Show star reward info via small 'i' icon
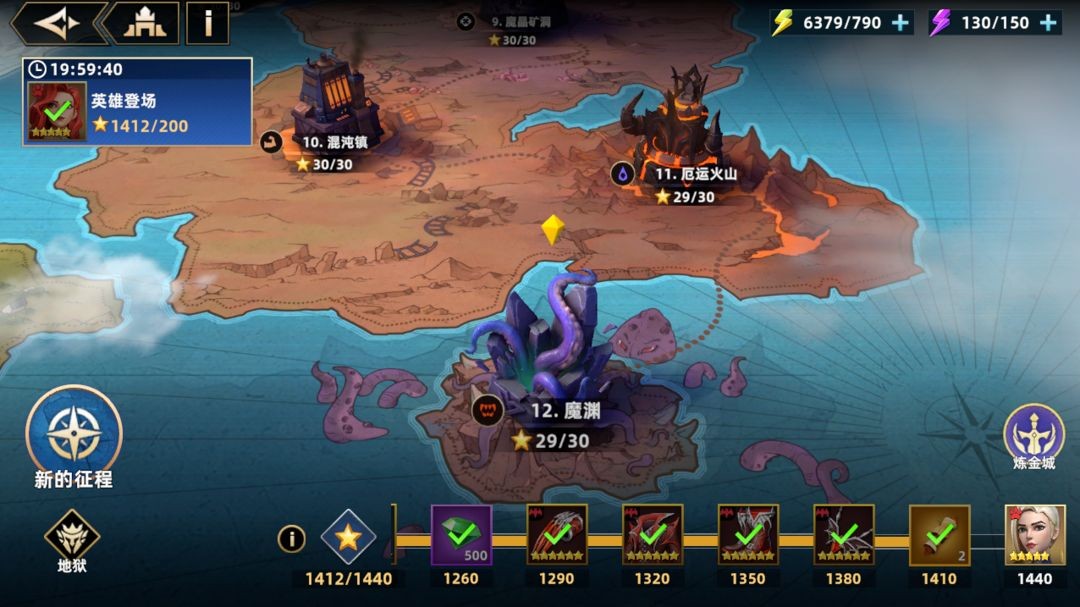The image size is (1080, 607). coord(291,539)
